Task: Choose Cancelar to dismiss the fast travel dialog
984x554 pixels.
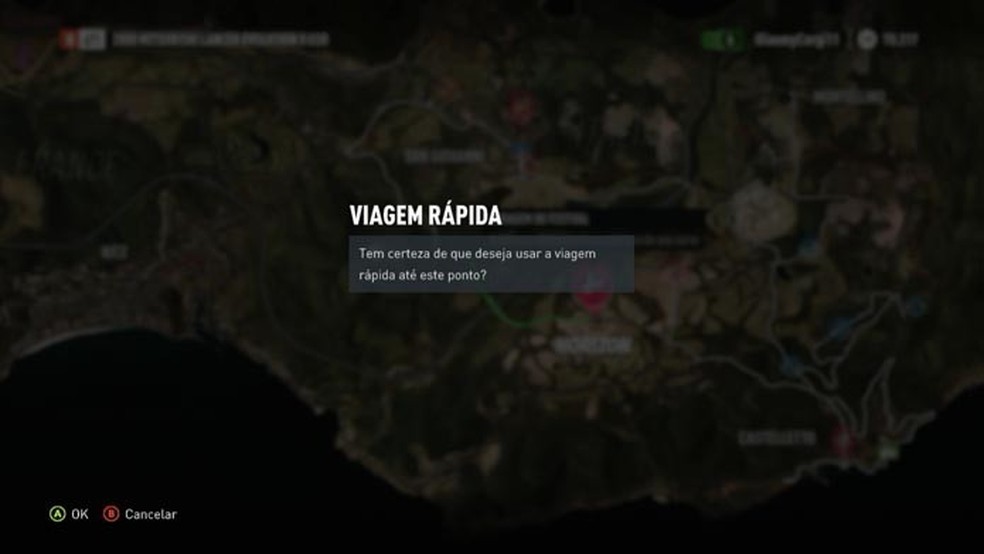Action: (x=140, y=514)
